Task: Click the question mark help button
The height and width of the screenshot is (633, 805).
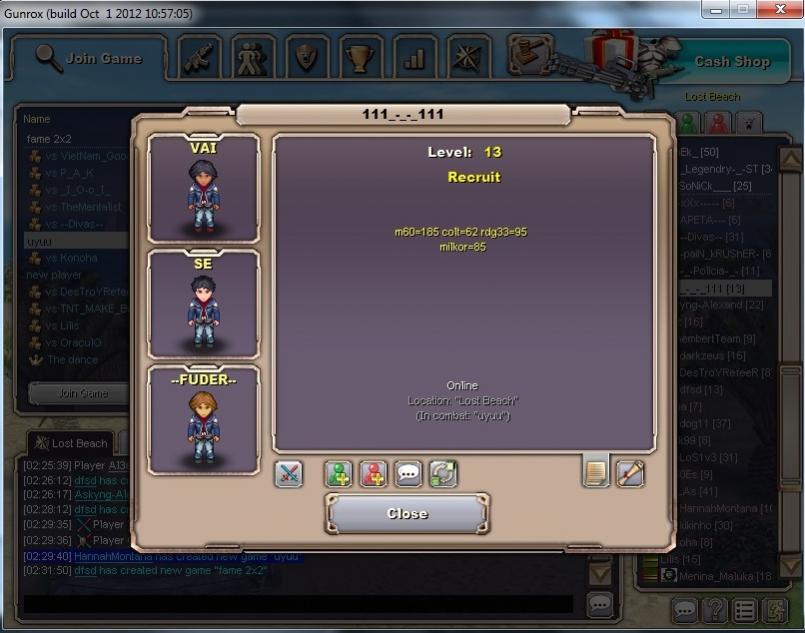Action: click(715, 610)
